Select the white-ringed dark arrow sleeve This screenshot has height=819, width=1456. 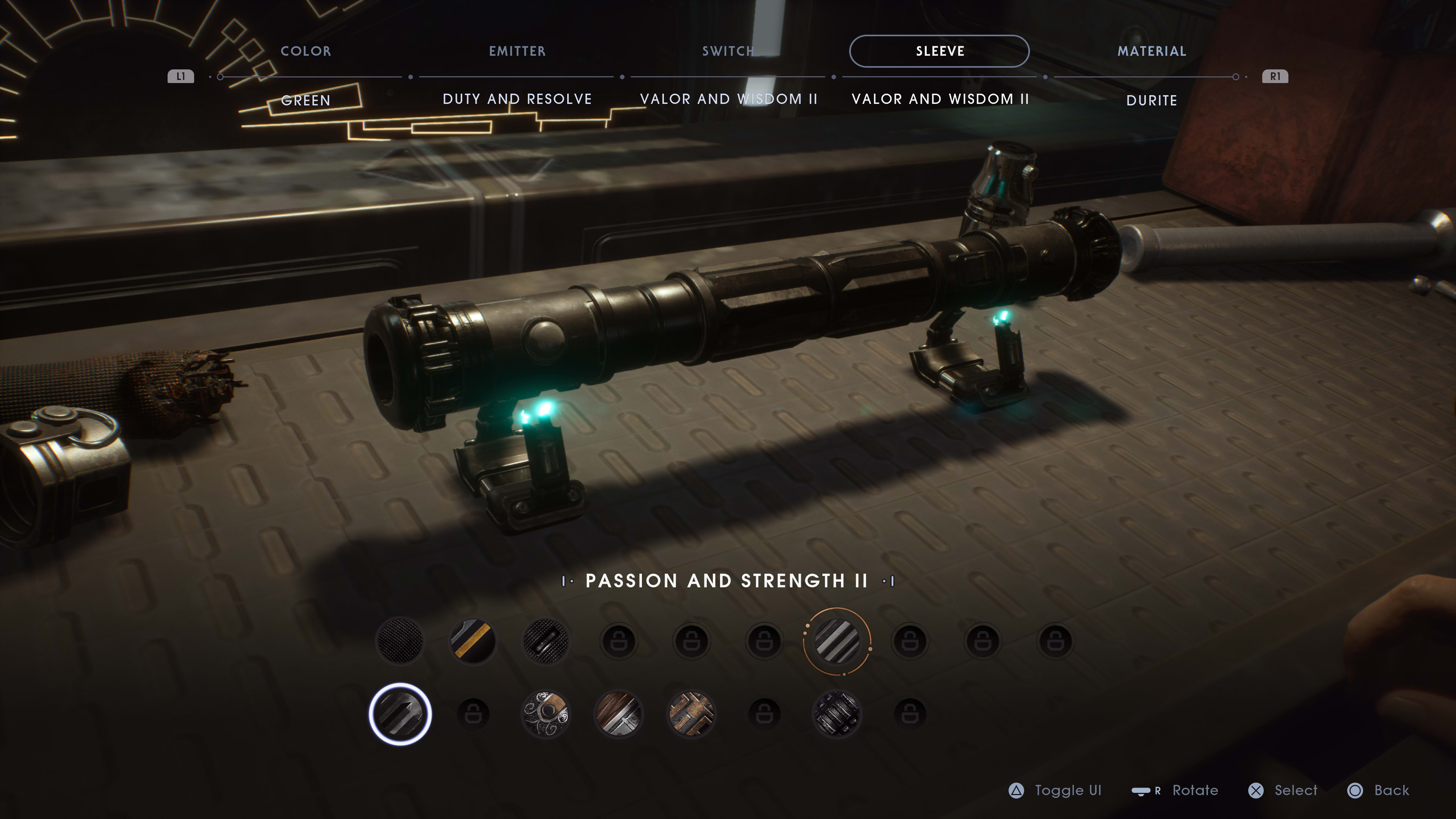[400, 714]
